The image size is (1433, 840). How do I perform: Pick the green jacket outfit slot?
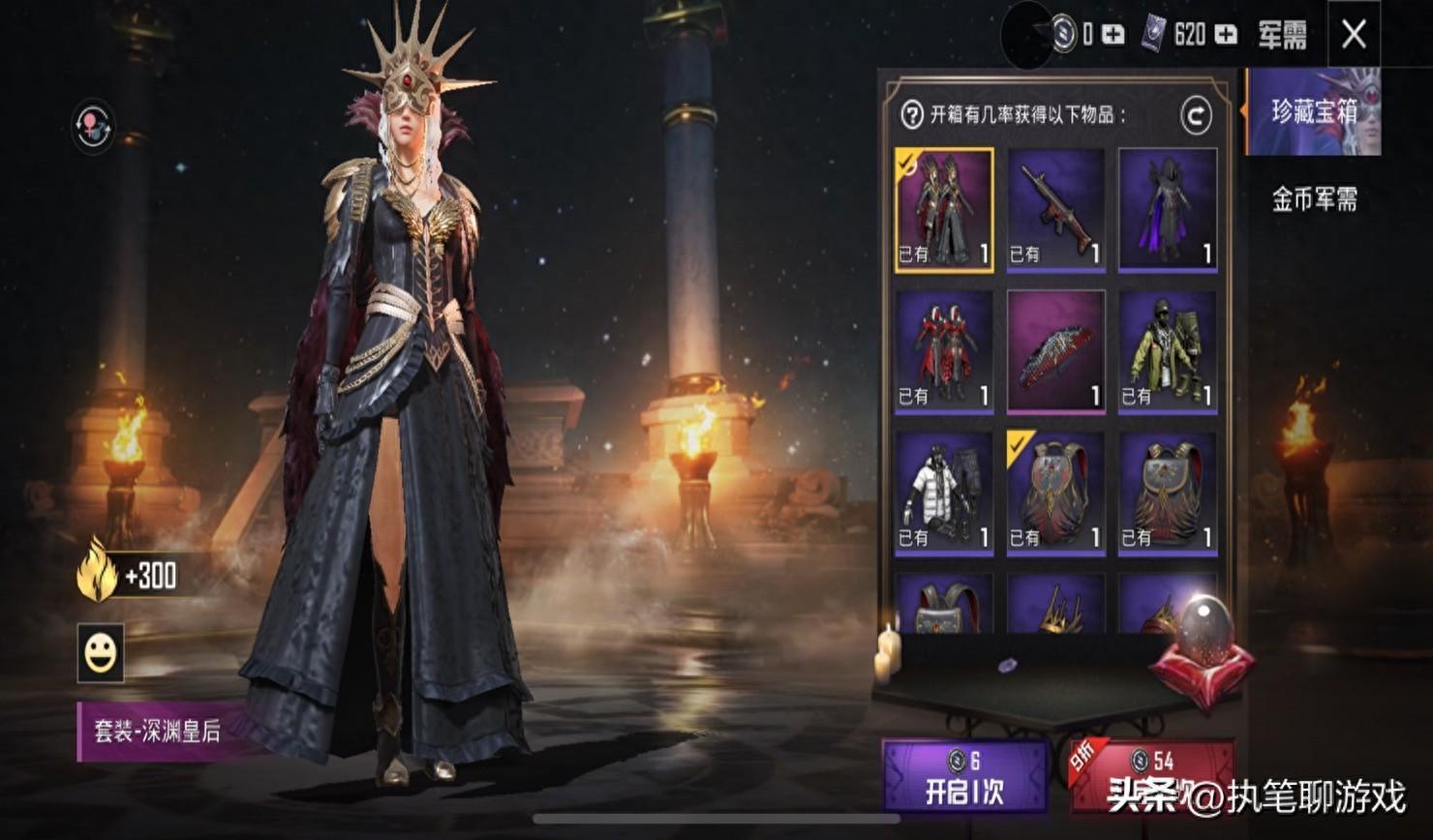coord(1168,351)
